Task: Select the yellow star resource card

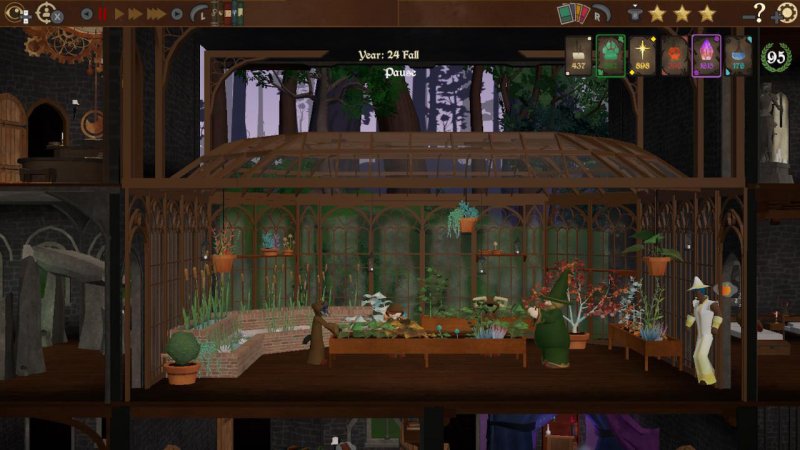Action: tap(642, 56)
